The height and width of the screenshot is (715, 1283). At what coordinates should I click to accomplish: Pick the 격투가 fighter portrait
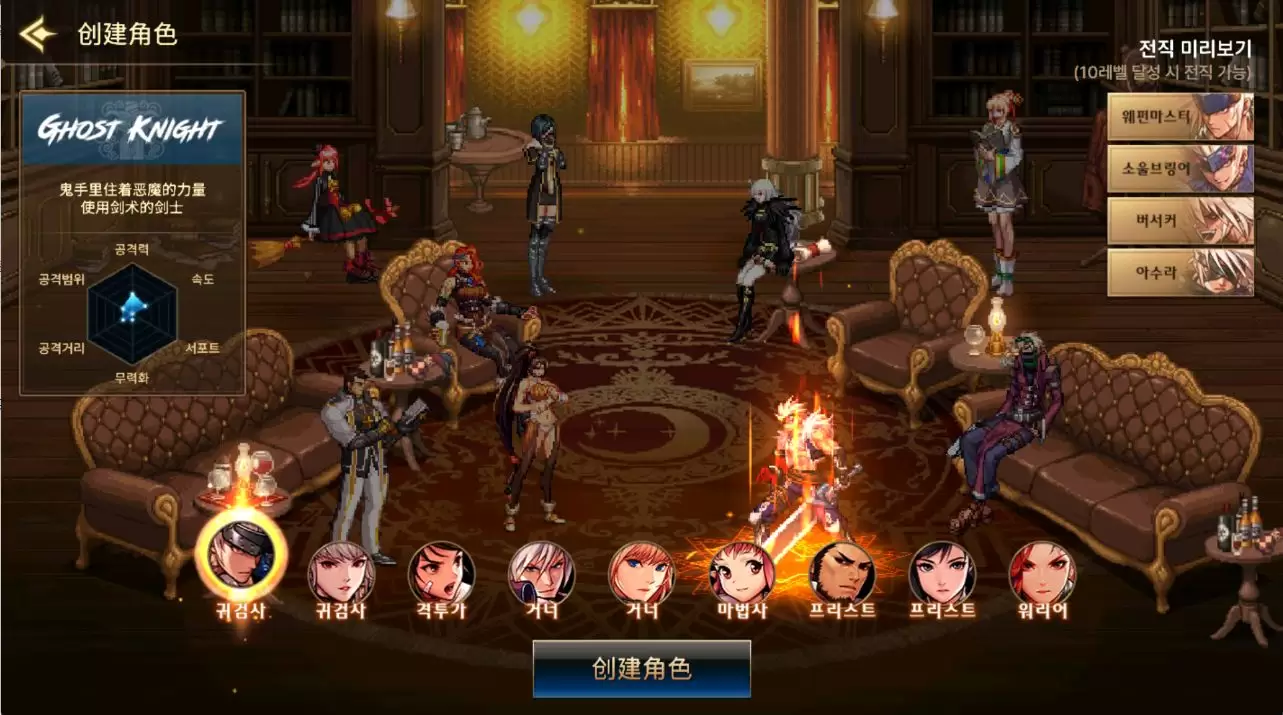[441, 573]
